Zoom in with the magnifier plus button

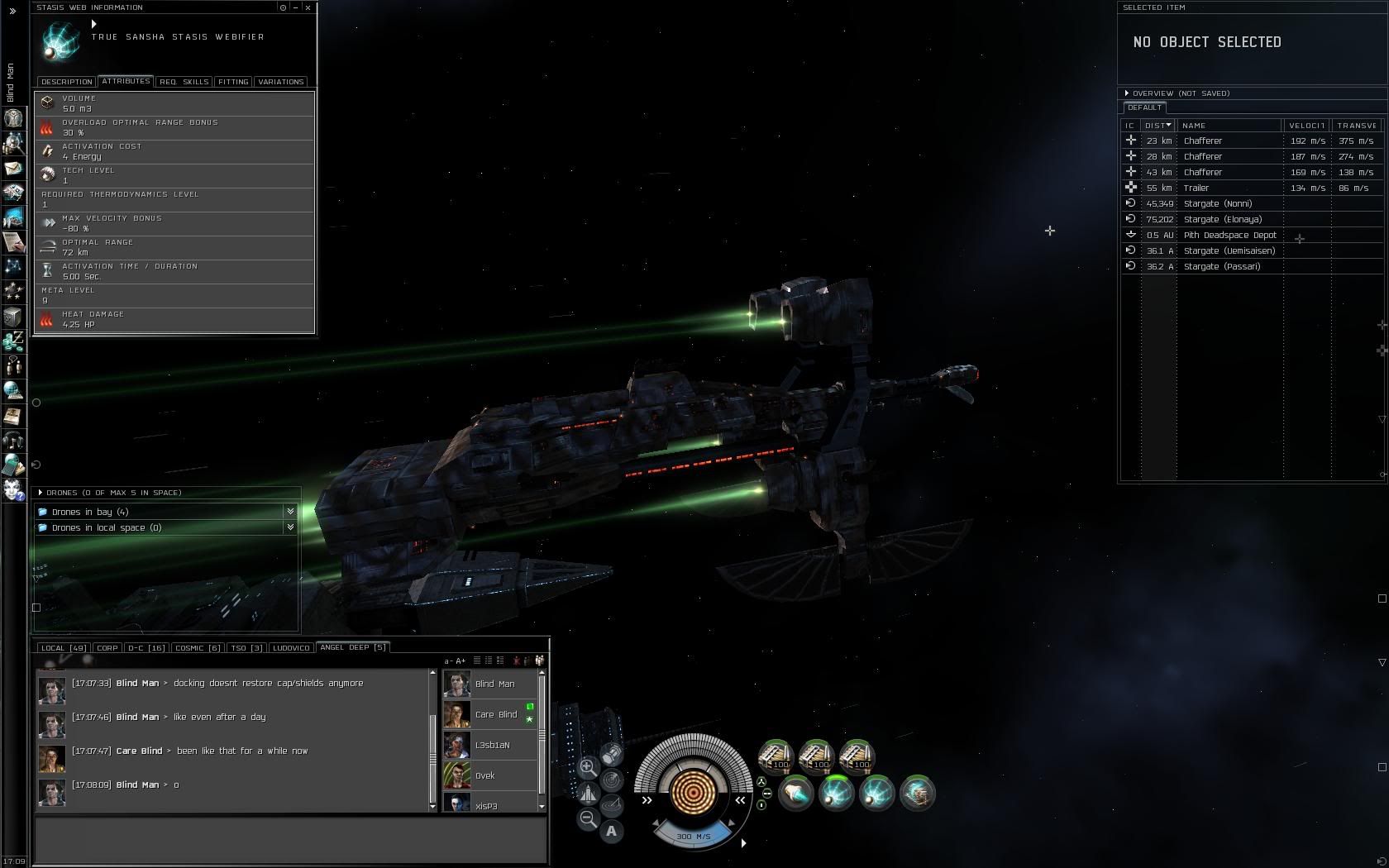(588, 767)
